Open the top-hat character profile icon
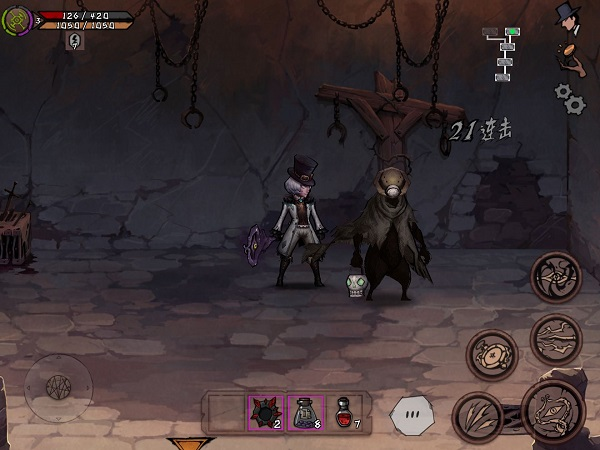Viewport: 600px width, 450px height. click(x=570, y=15)
